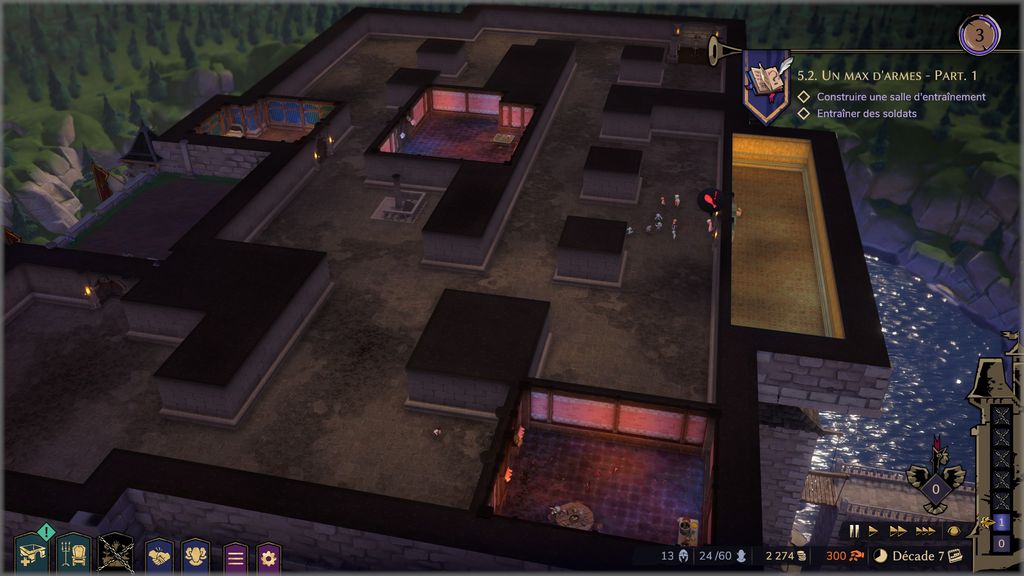
Task: Open the quest book banner icon
Action: click(x=766, y=86)
